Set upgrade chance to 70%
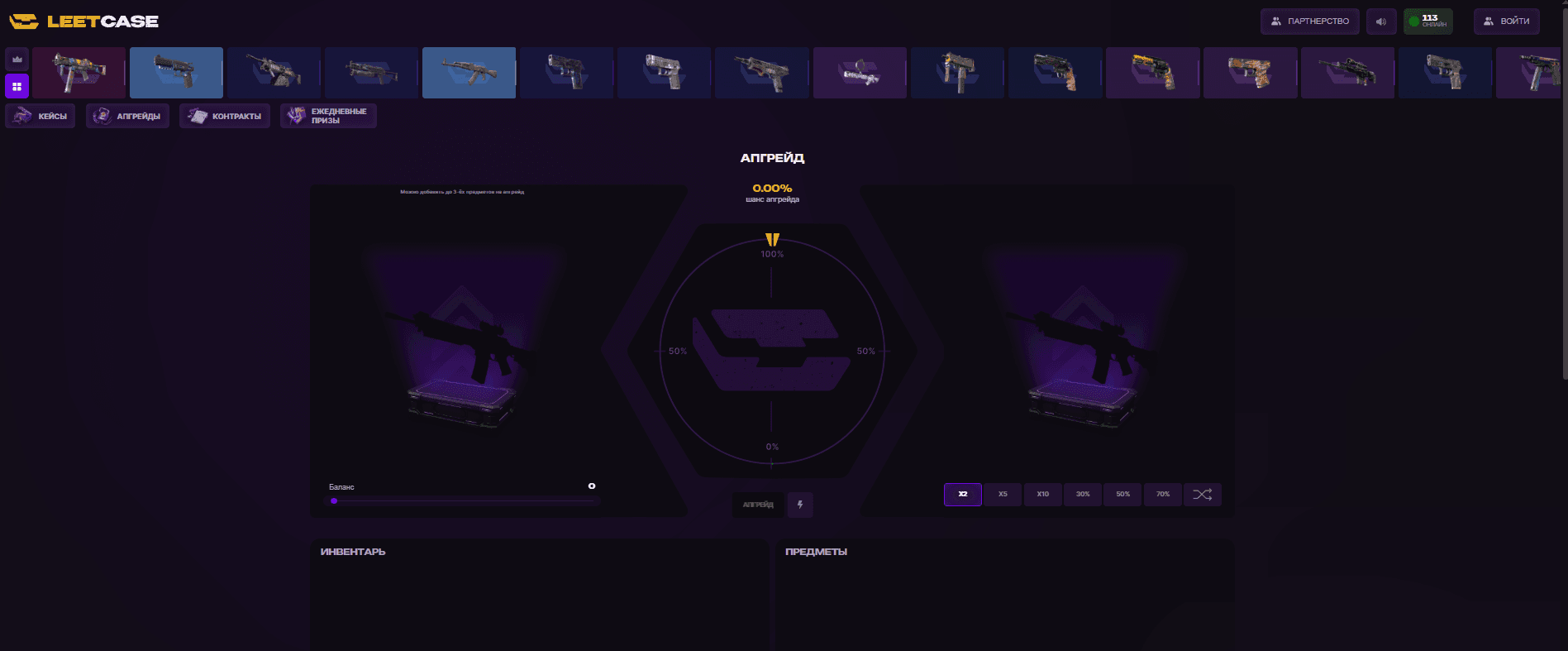Viewport: 1568px width, 651px height. coord(1163,495)
